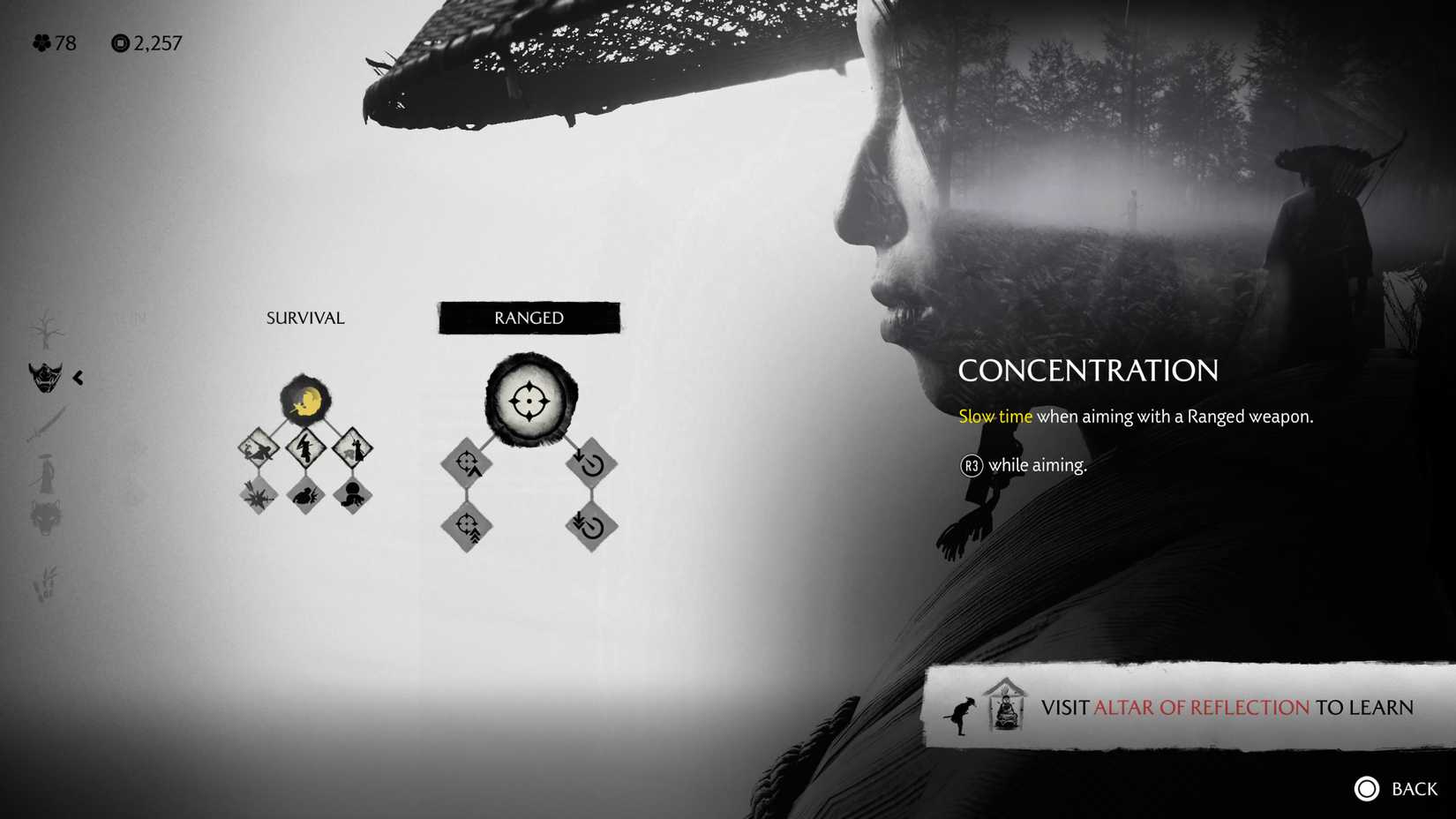1456x819 pixels.
Task: Select the standing swordsman skill diamond
Action: coord(353,448)
